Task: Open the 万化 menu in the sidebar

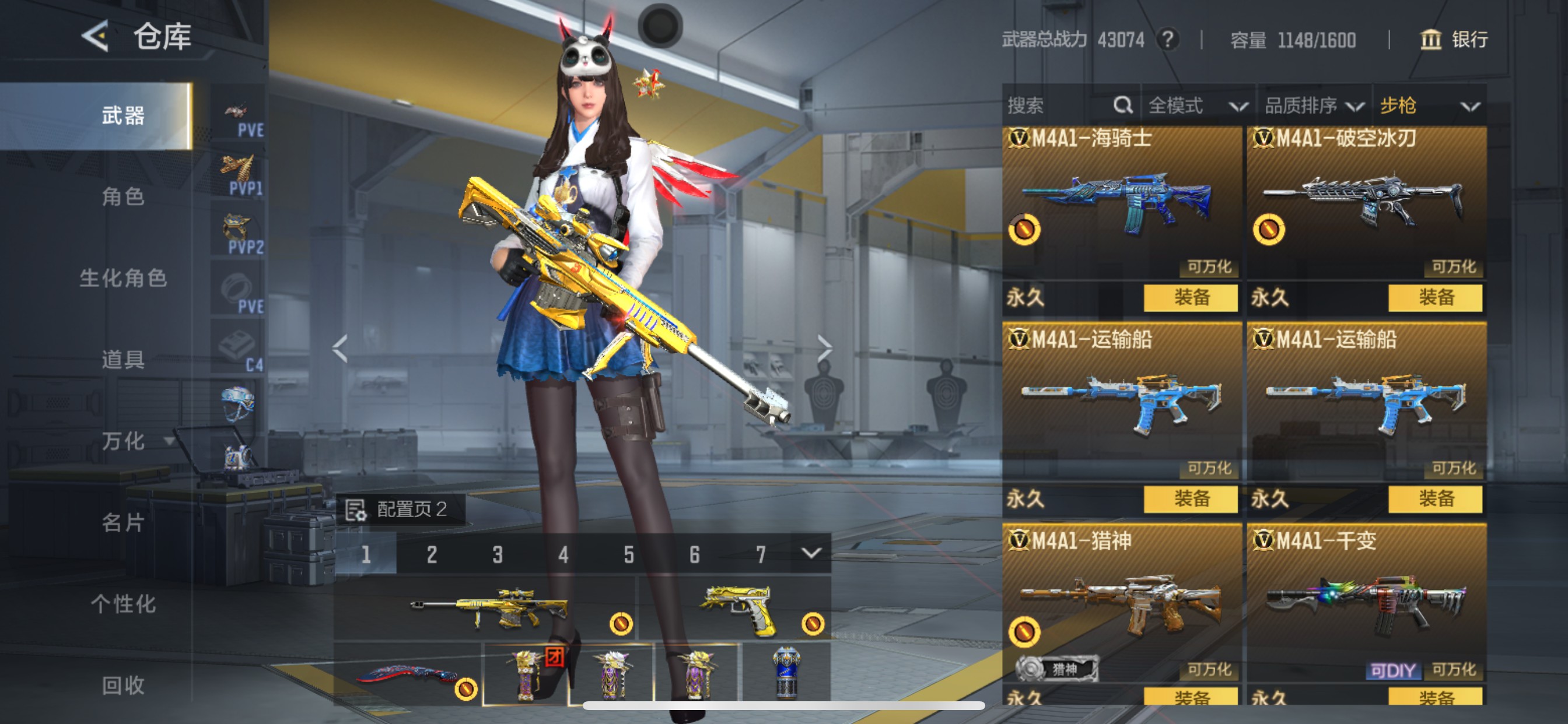Action: pos(125,442)
